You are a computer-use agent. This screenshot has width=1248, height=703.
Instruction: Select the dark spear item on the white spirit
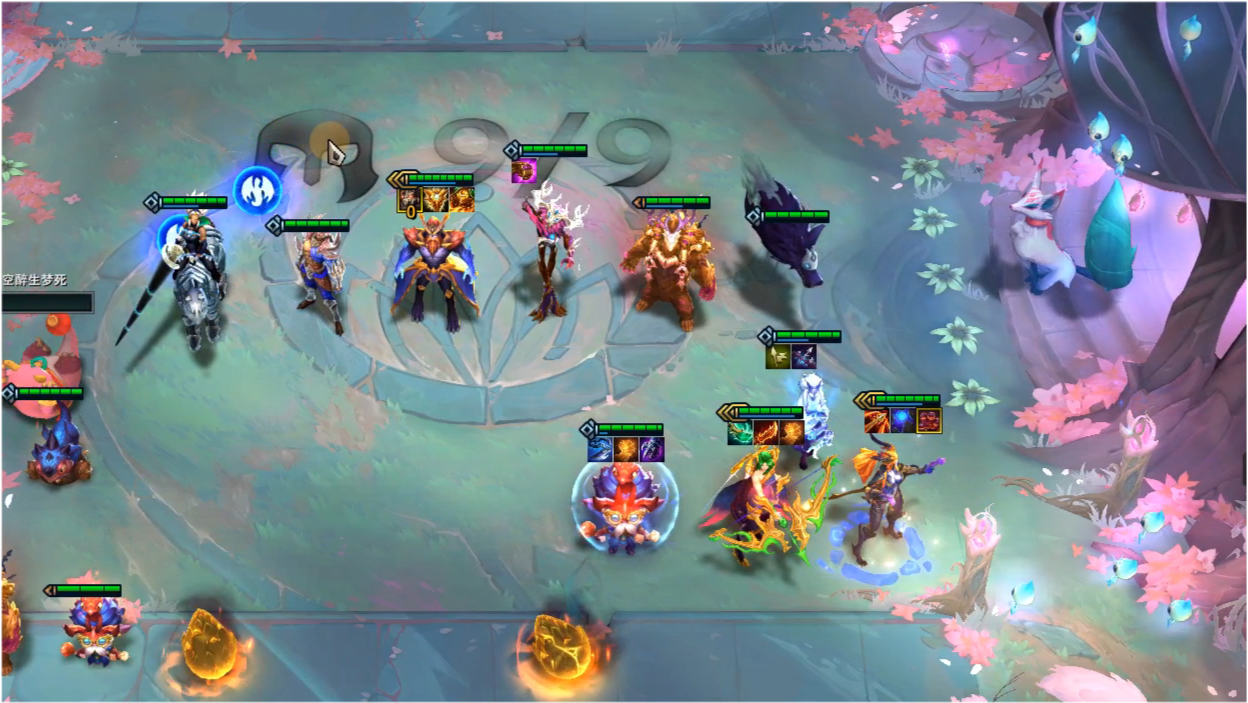804,357
